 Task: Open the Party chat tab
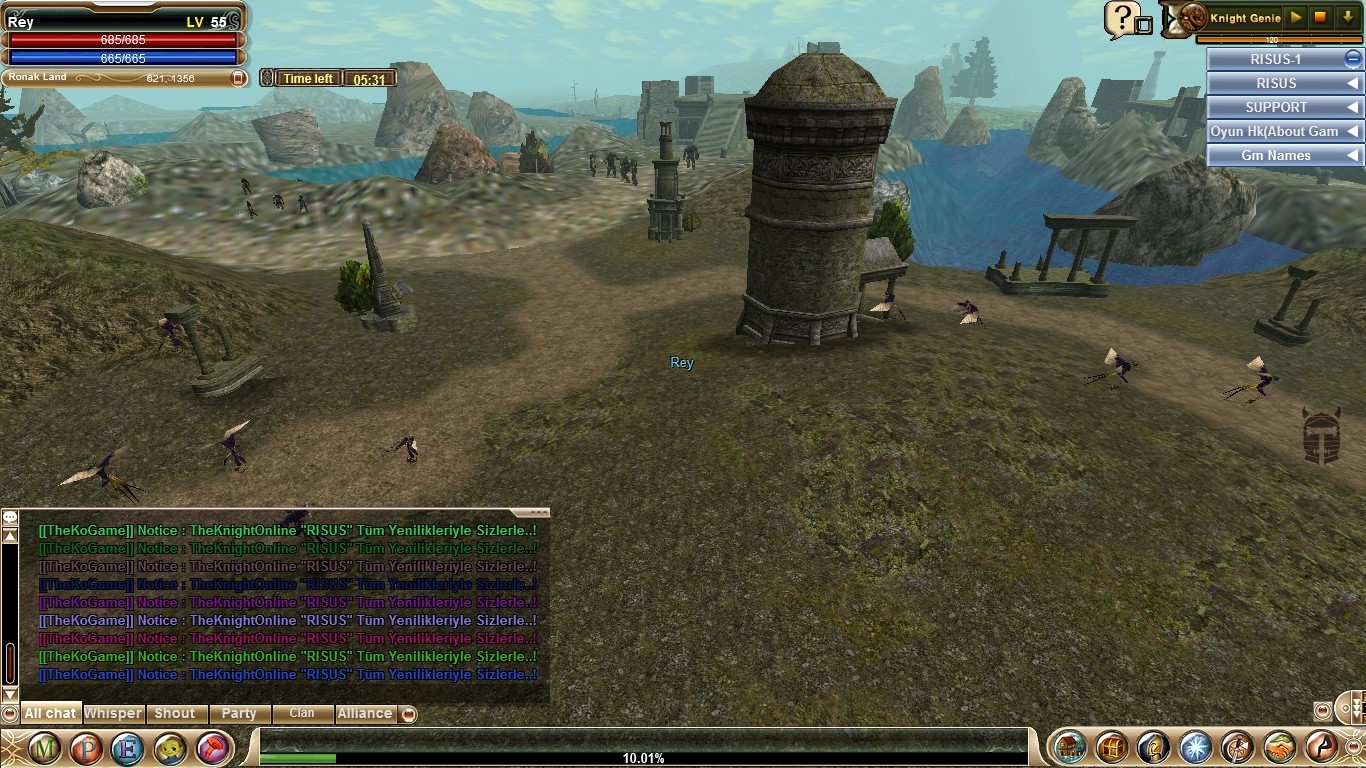239,714
